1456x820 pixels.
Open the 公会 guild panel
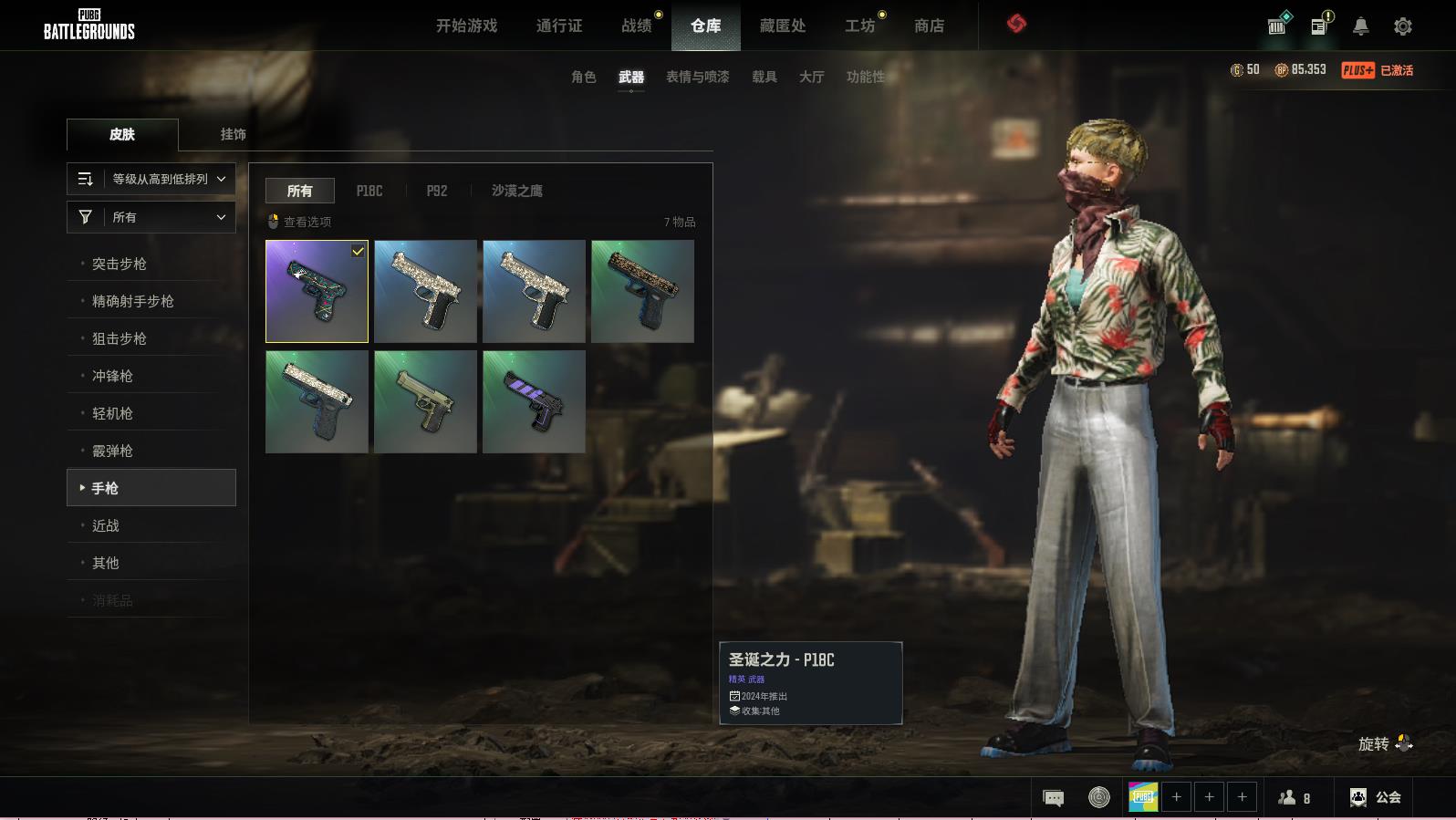[x=1375, y=797]
